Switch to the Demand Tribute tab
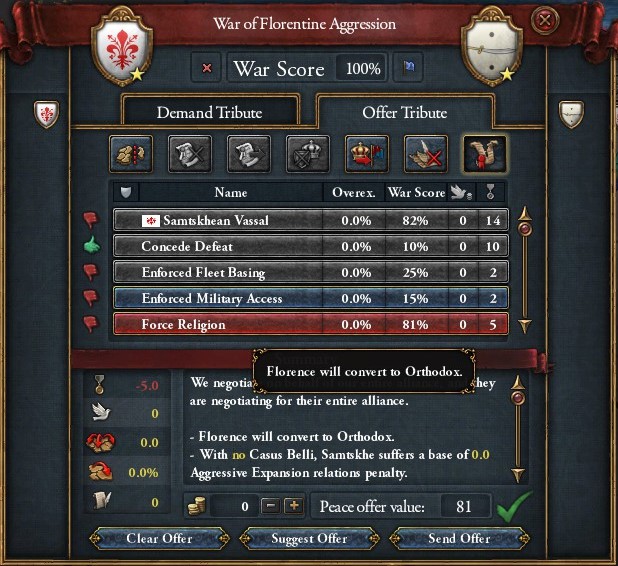The height and width of the screenshot is (566, 618). (x=212, y=113)
